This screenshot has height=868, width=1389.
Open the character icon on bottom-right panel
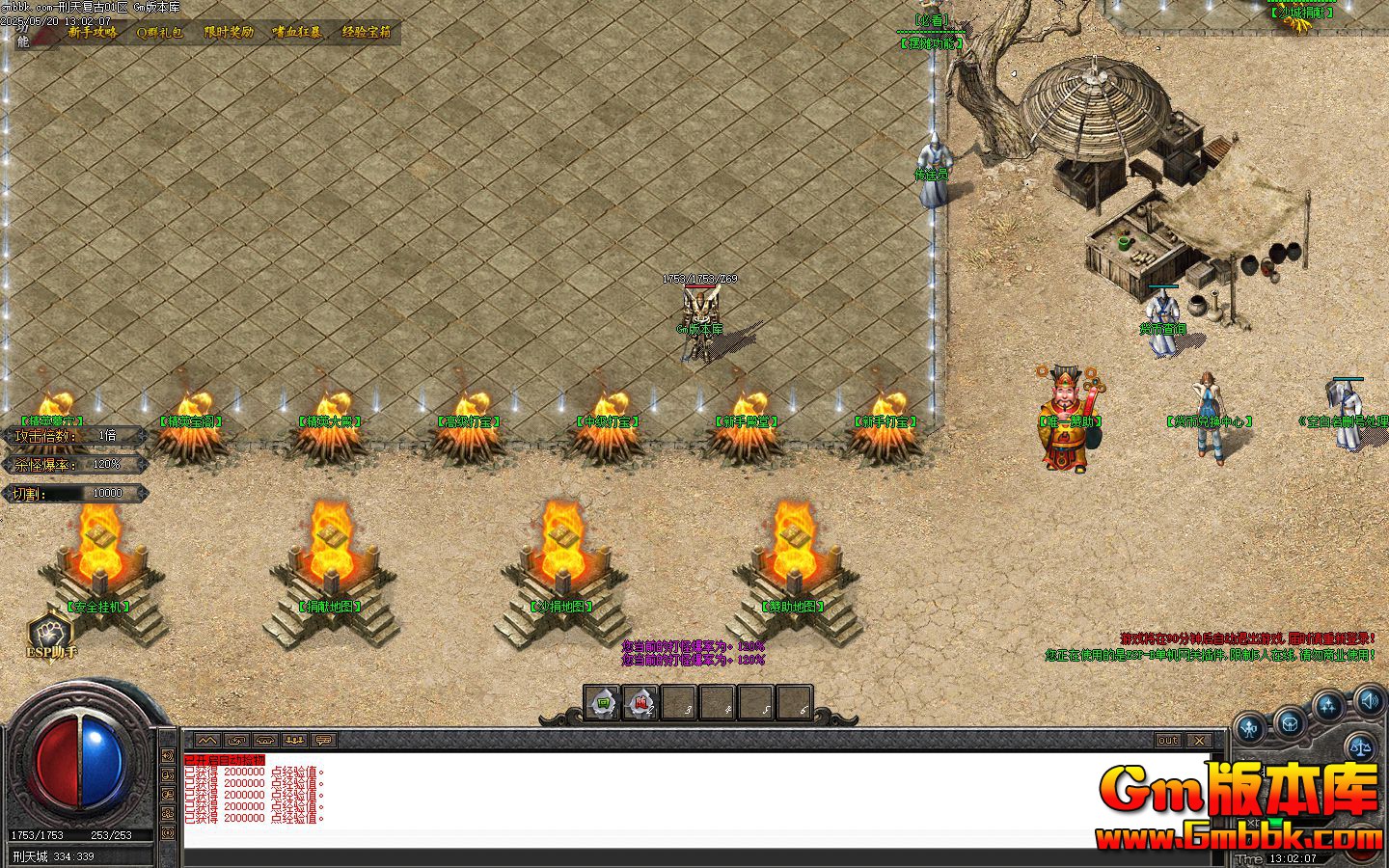[1250, 727]
